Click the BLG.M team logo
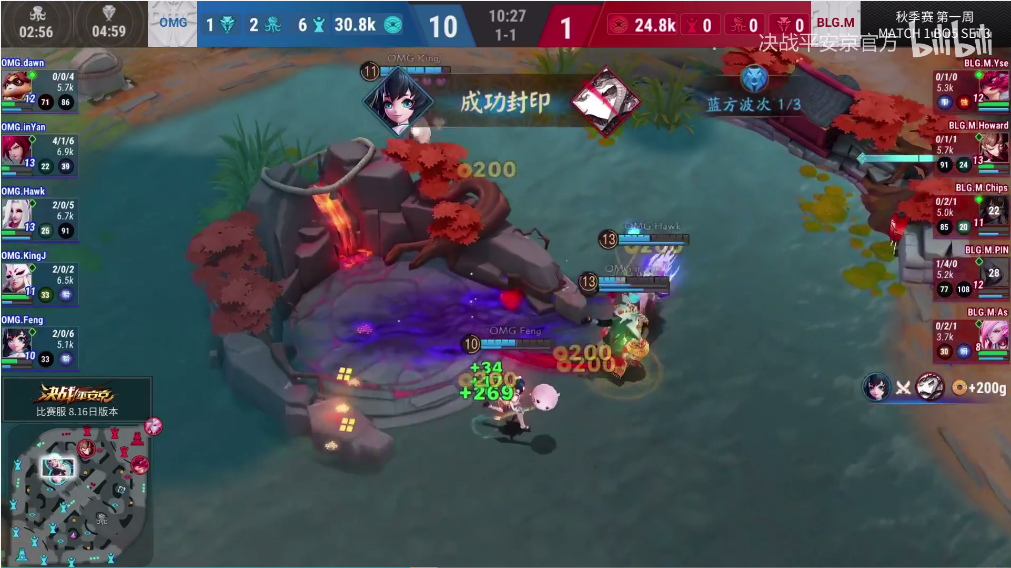1011x568 pixels. [x=835, y=24]
